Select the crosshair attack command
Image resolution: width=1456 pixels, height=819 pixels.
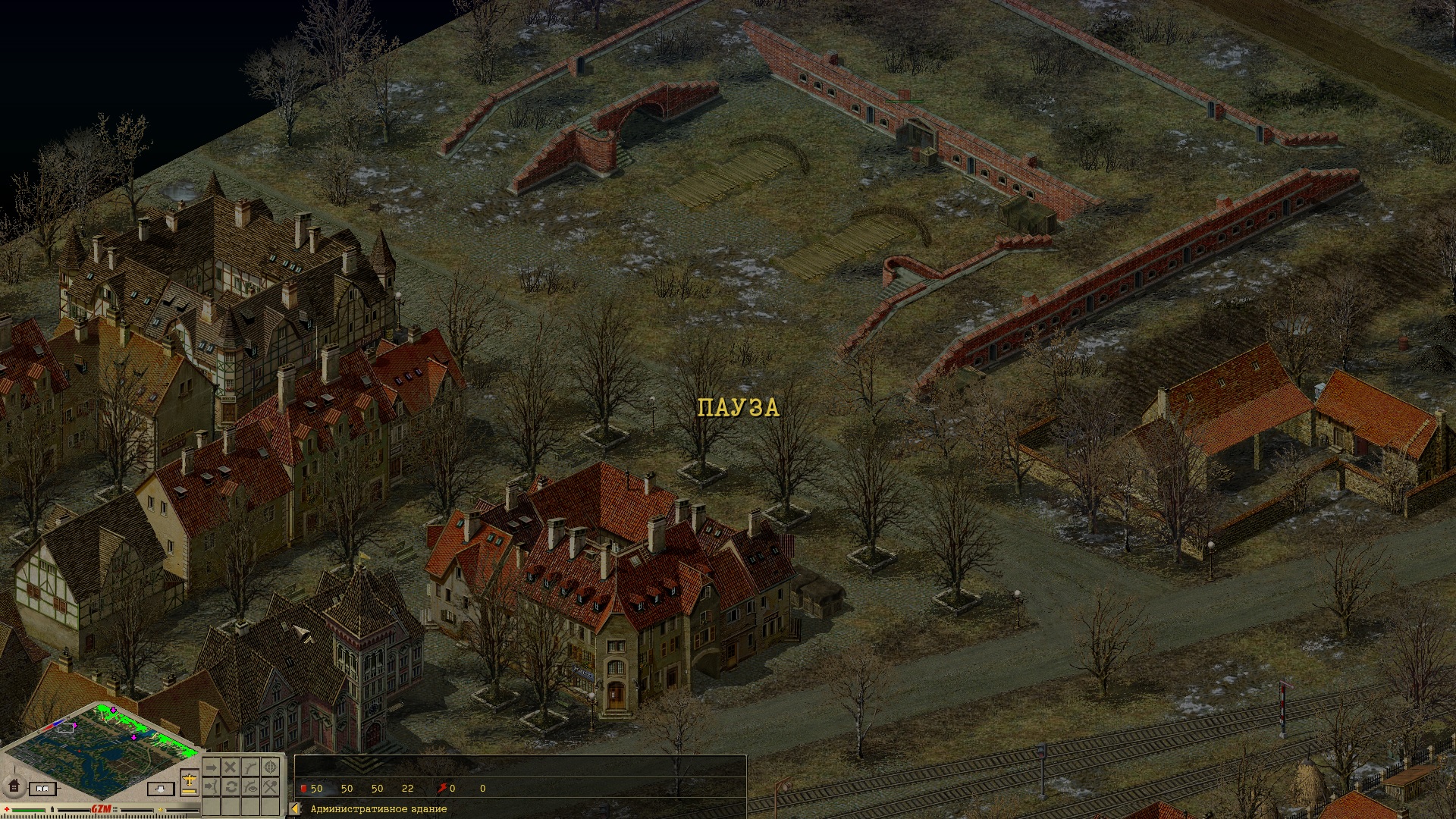click(270, 767)
